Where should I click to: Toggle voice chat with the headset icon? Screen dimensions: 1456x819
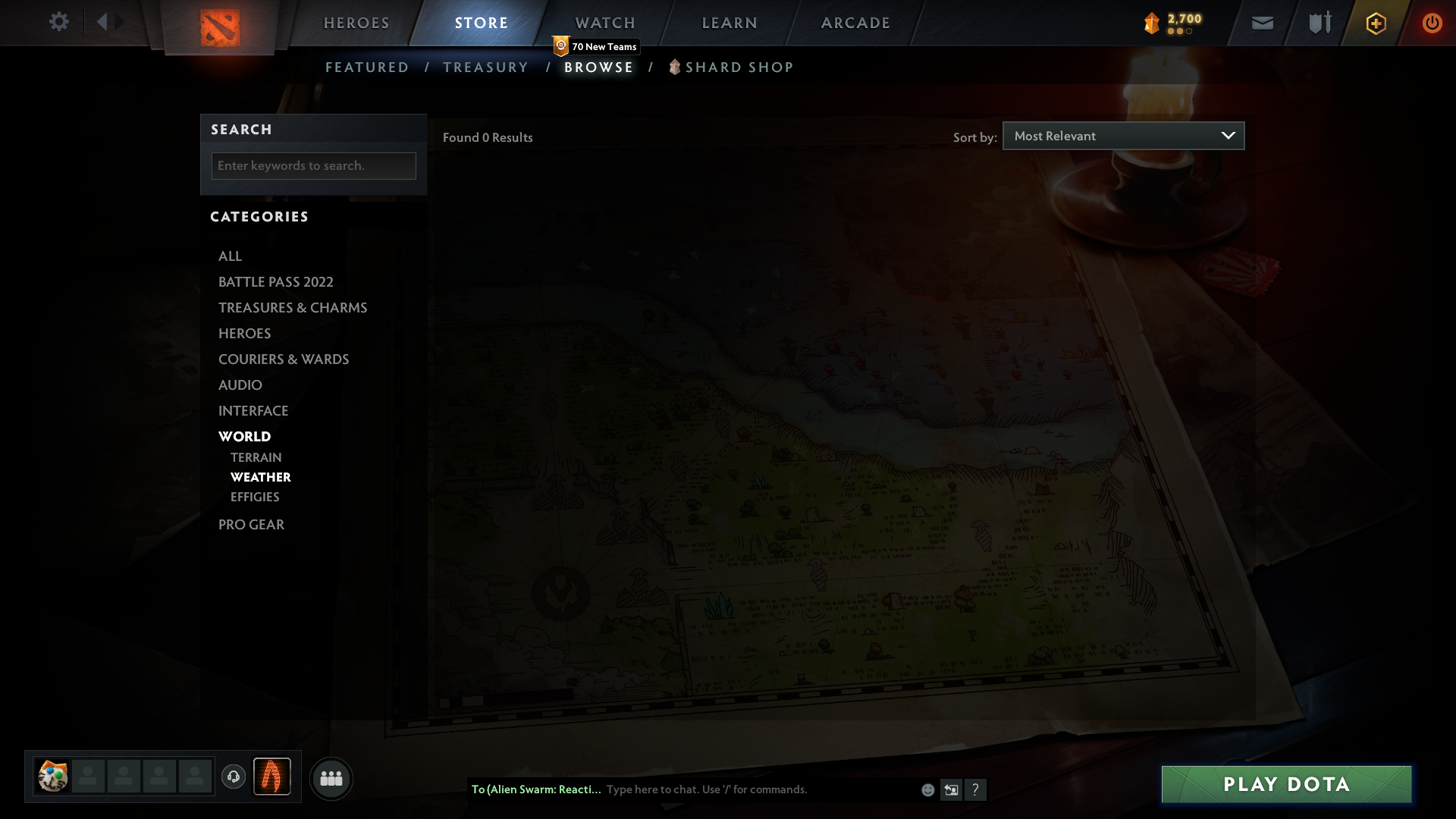(x=233, y=777)
